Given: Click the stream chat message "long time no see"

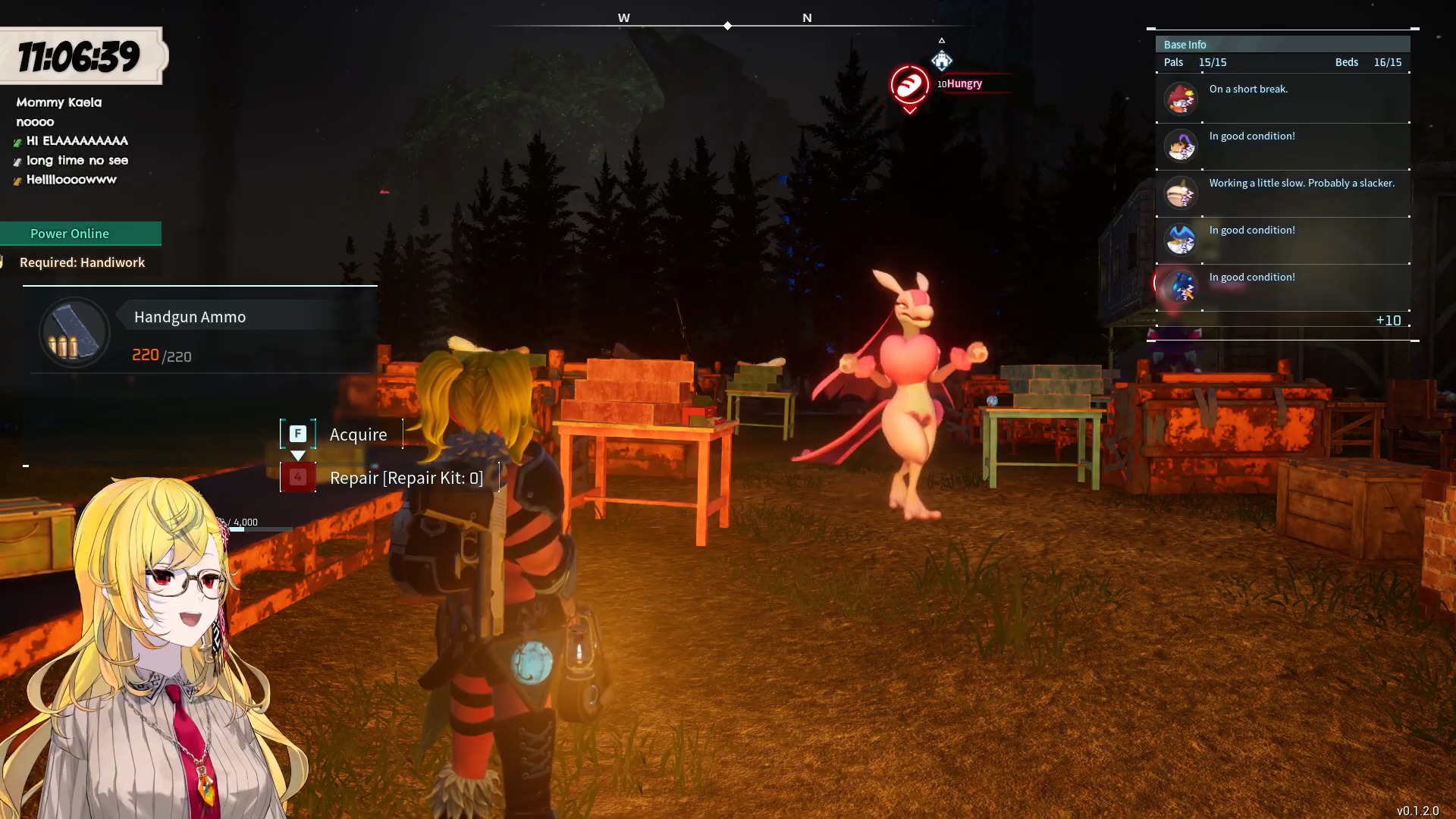Looking at the screenshot, I should coord(77,161).
